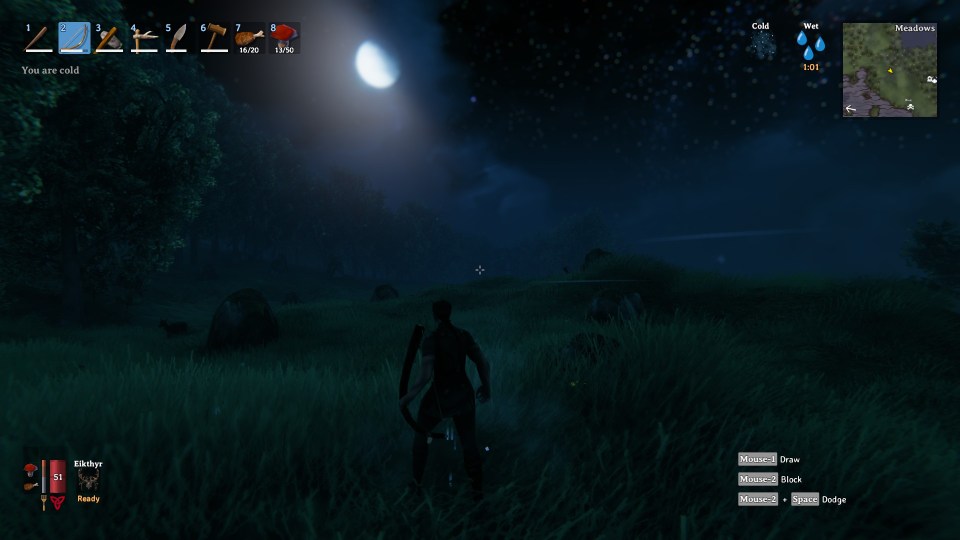Activate the Eikthyr forsaken power icon
The image size is (960, 540).
[x=88, y=480]
